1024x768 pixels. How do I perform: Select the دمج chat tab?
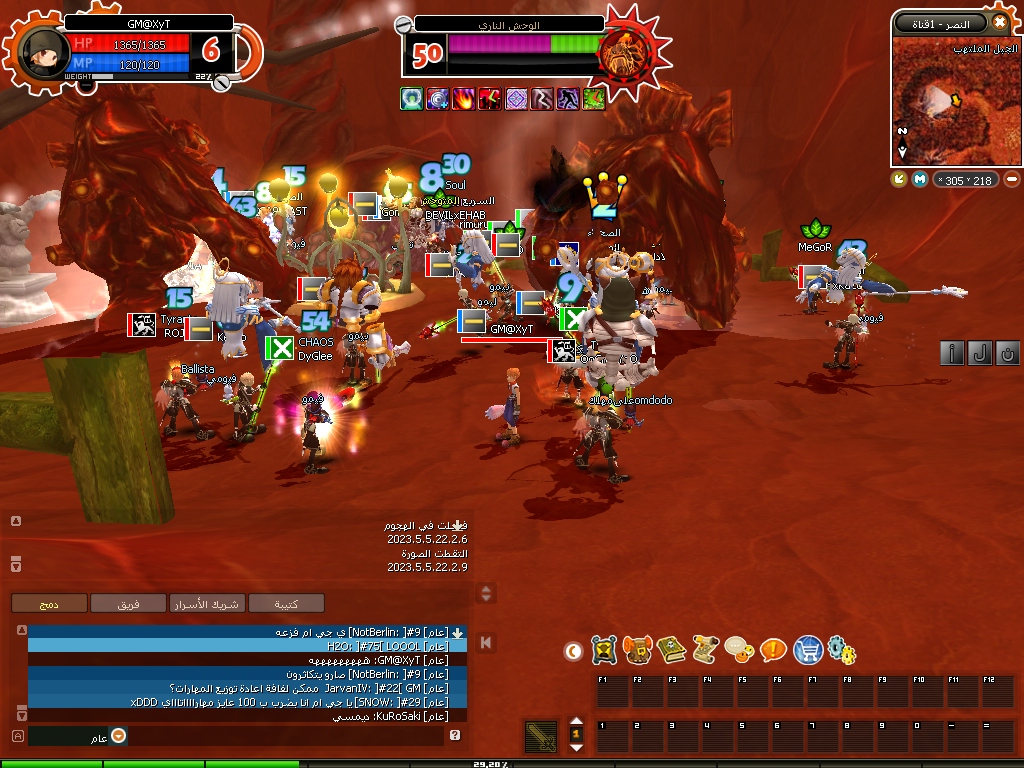point(48,603)
